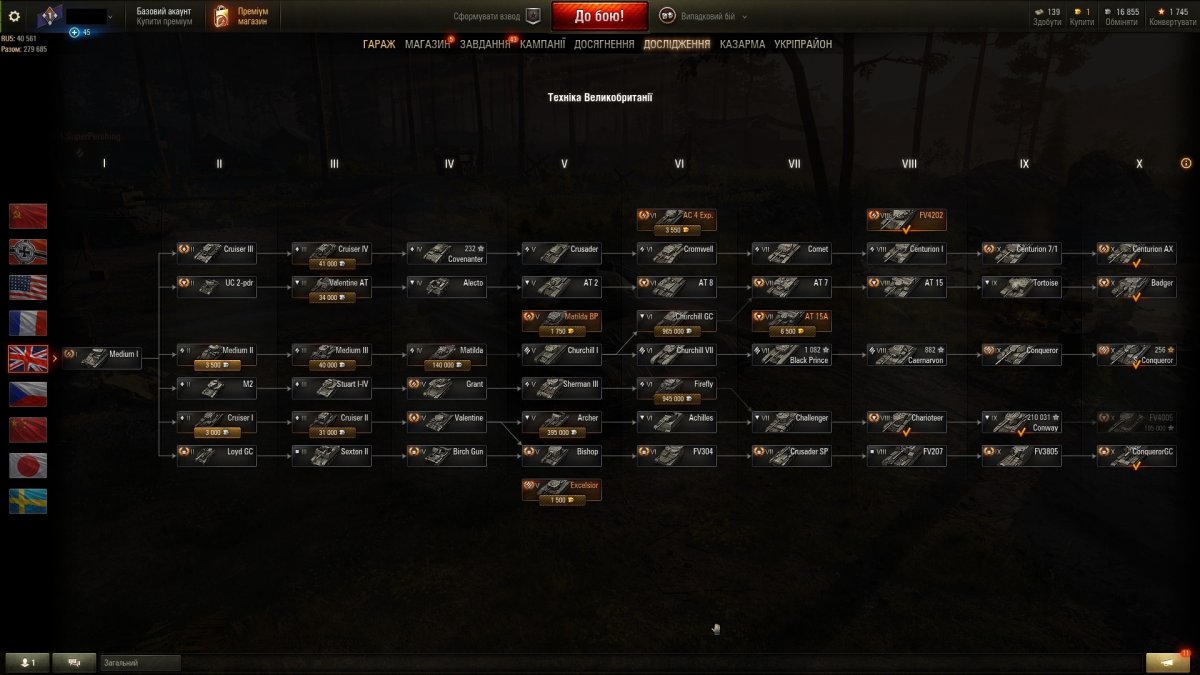Open the notifications megaphone icon
The height and width of the screenshot is (675, 1200).
[x=1160, y=662]
